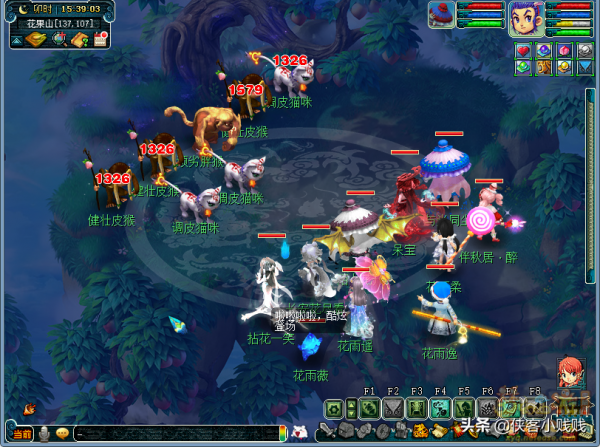Activate the F1 skill slot
The height and width of the screenshot is (447, 600).
click(x=369, y=408)
